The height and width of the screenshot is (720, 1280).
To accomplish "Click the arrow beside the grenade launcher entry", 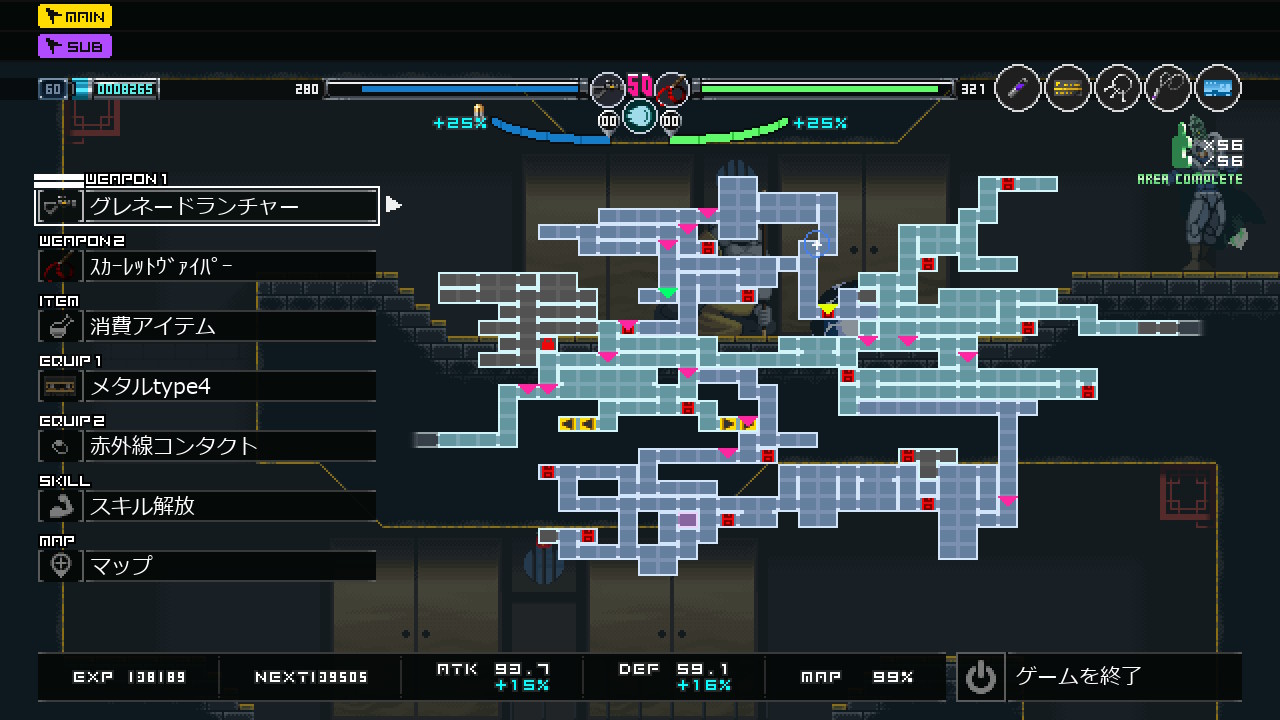I will point(393,205).
